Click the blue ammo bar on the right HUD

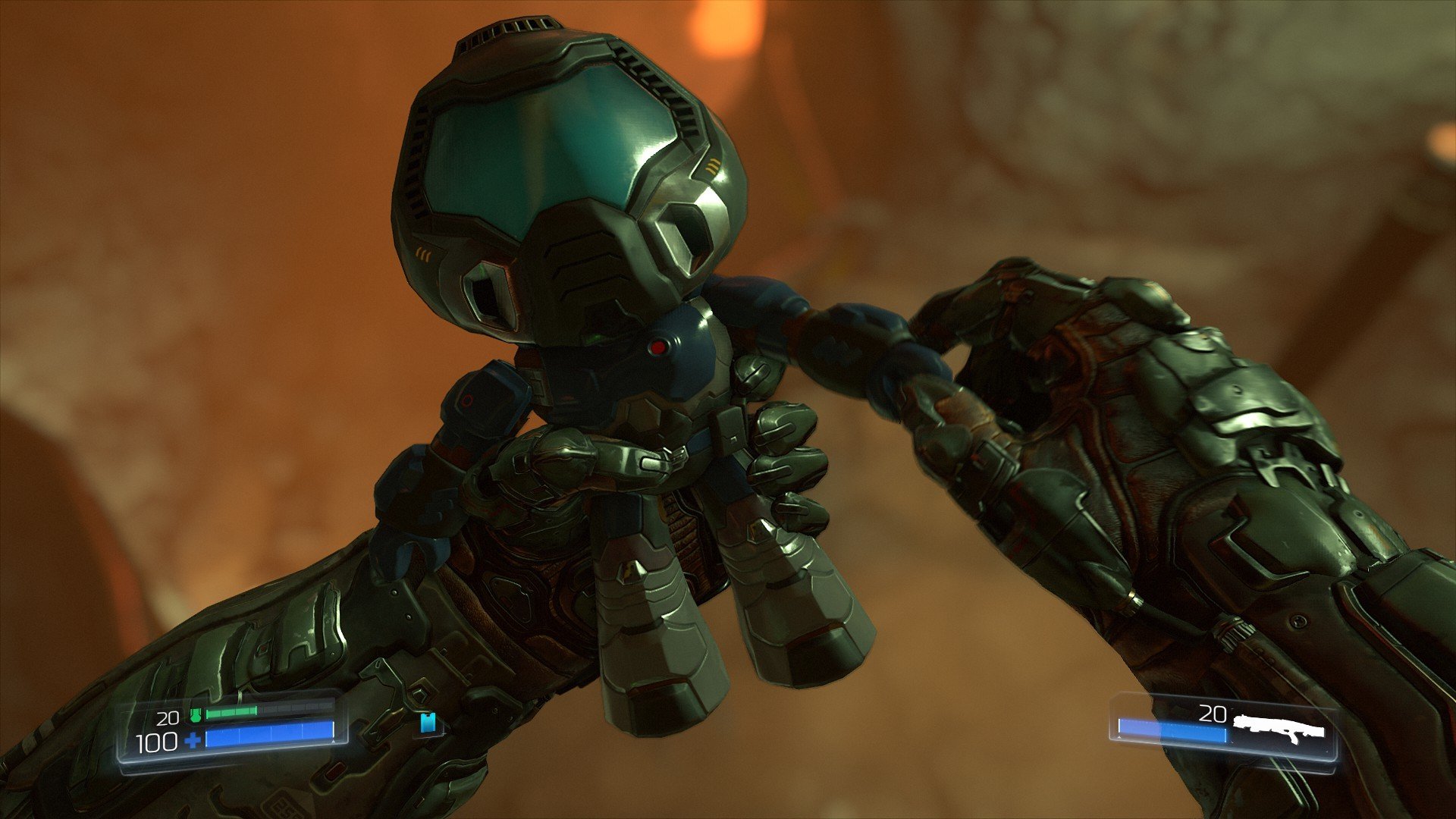(x=1172, y=730)
